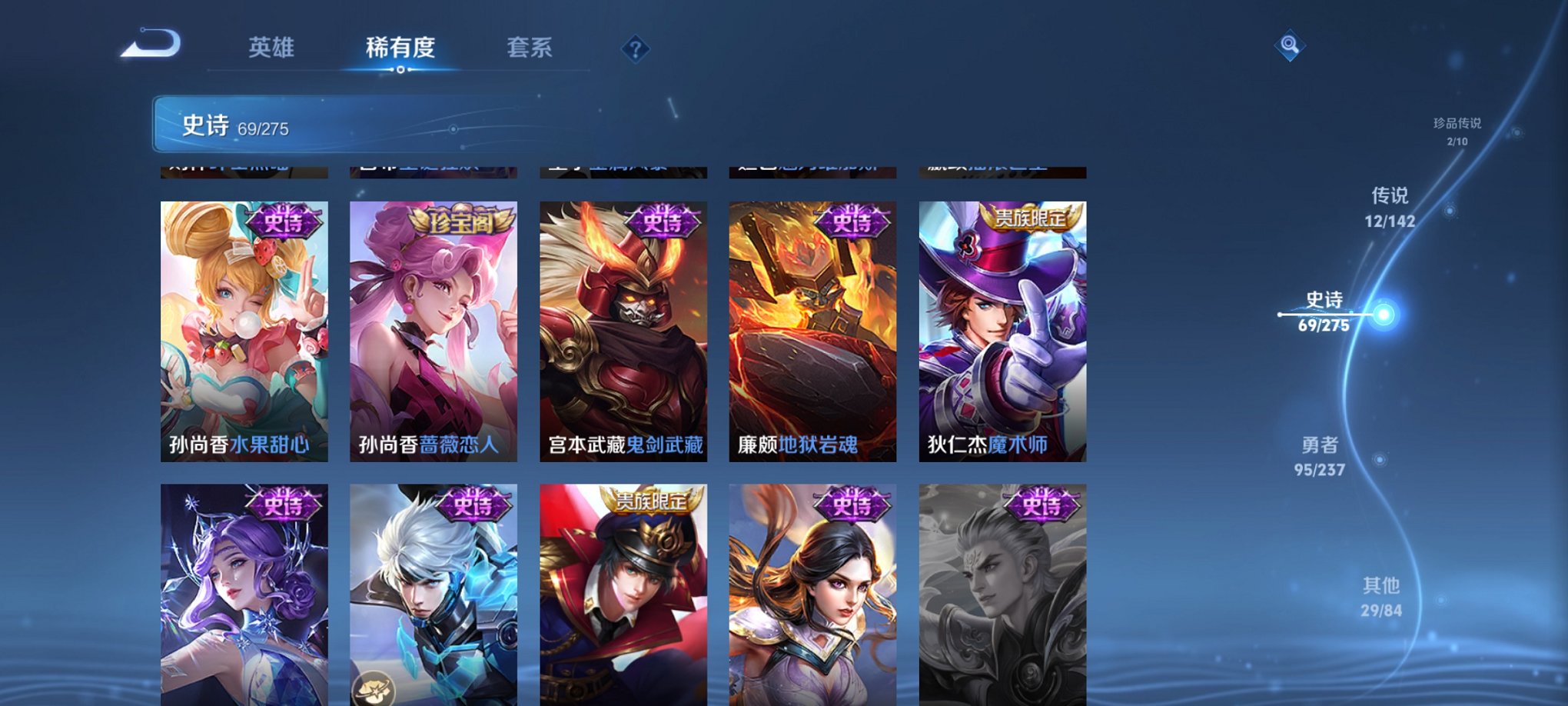Click the back arrow in the top-left corner
This screenshot has height=706, width=1568.
pyautogui.click(x=151, y=48)
